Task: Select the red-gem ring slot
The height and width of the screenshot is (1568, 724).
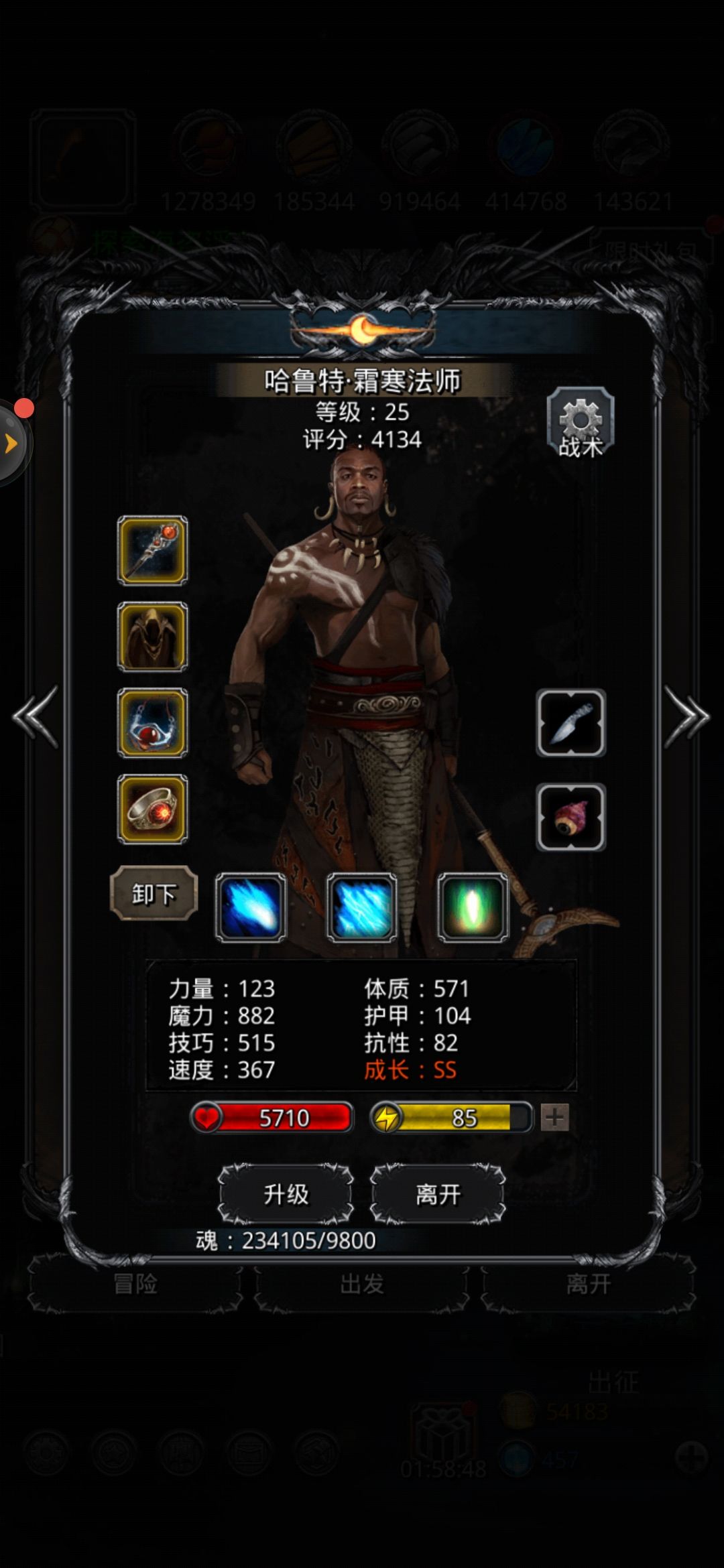Action: click(x=153, y=809)
